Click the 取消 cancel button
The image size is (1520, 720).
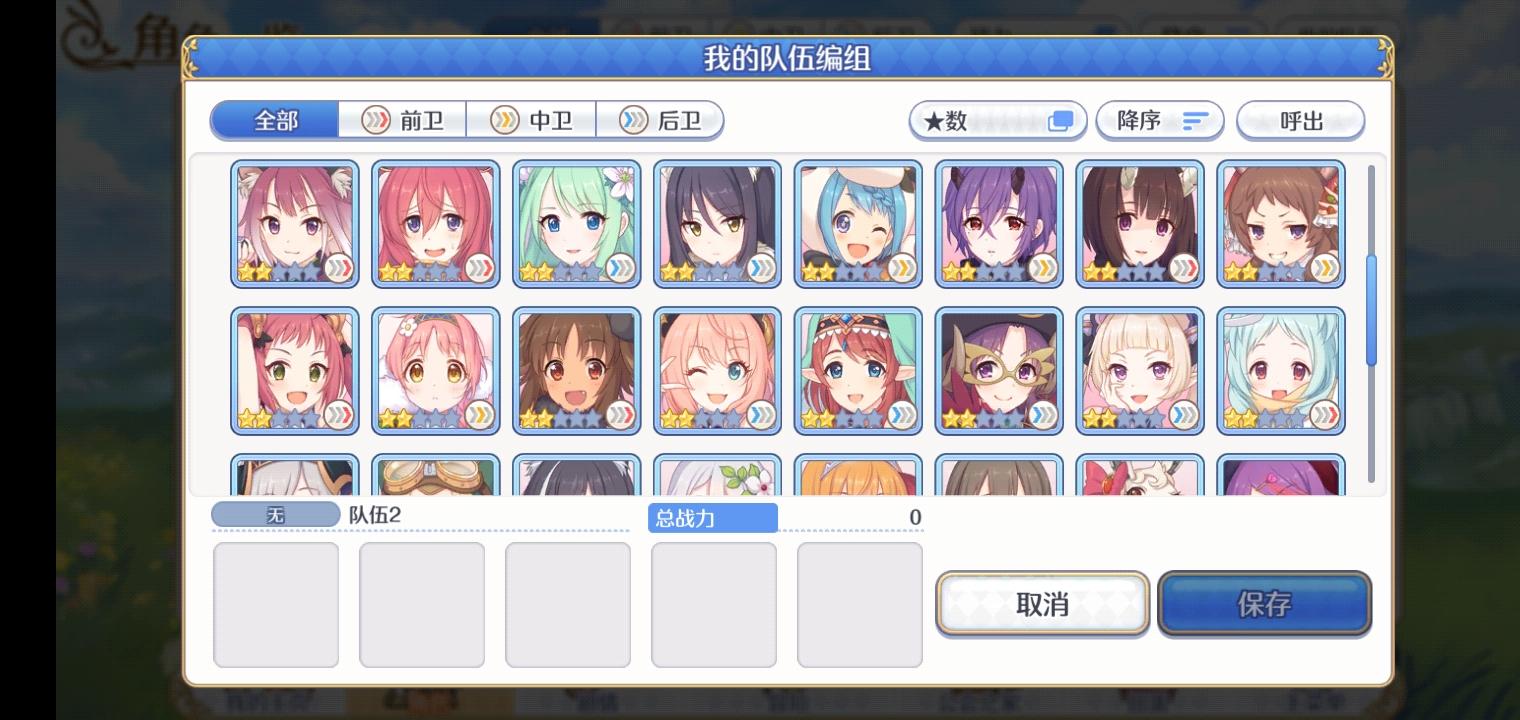click(1042, 604)
